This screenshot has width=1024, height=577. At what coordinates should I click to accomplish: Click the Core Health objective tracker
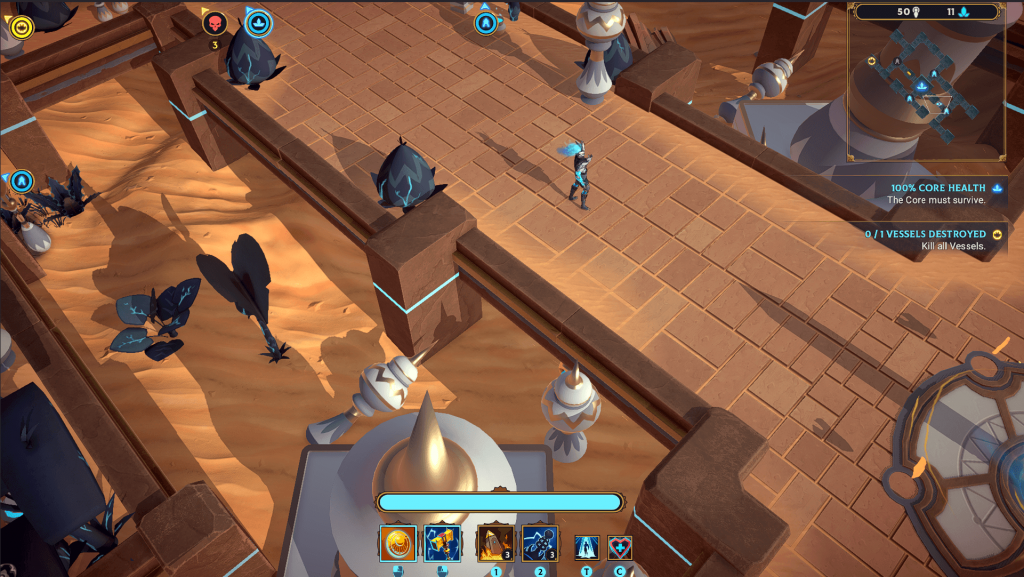click(x=936, y=193)
